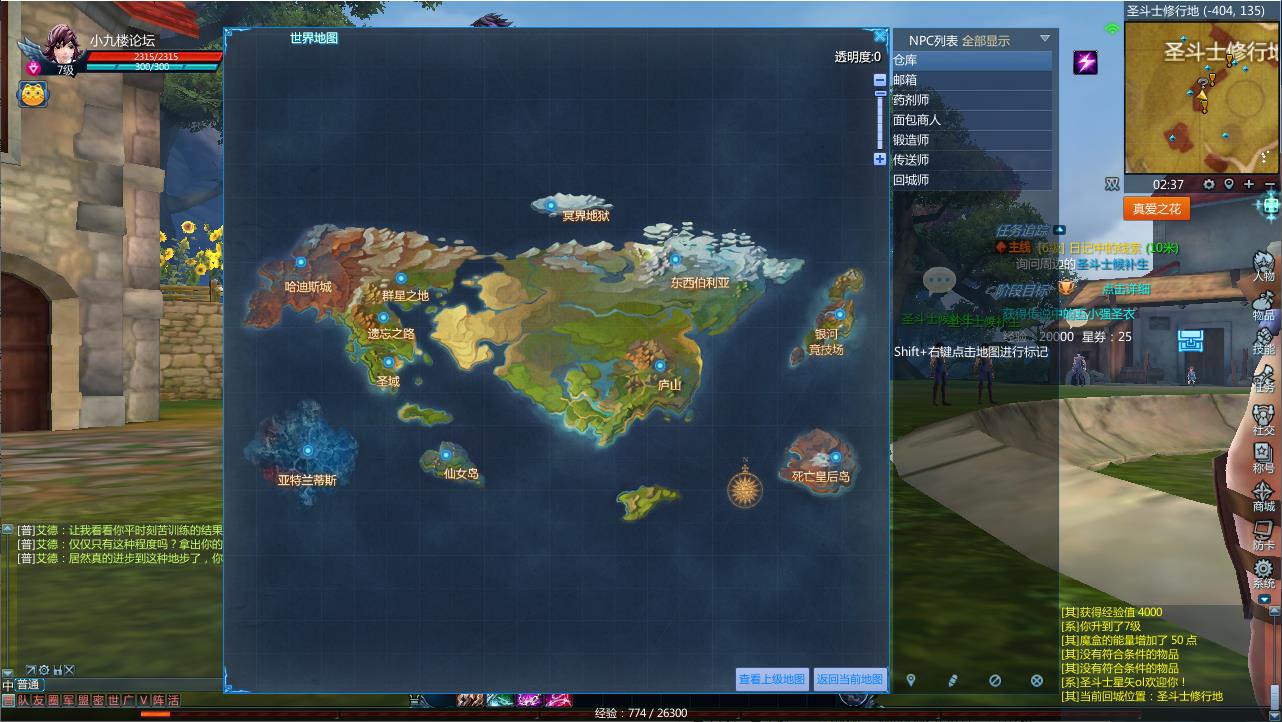Choose 药剂师 from the NPC list
Viewport: 1282px width, 722px height.
click(x=971, y=100)
